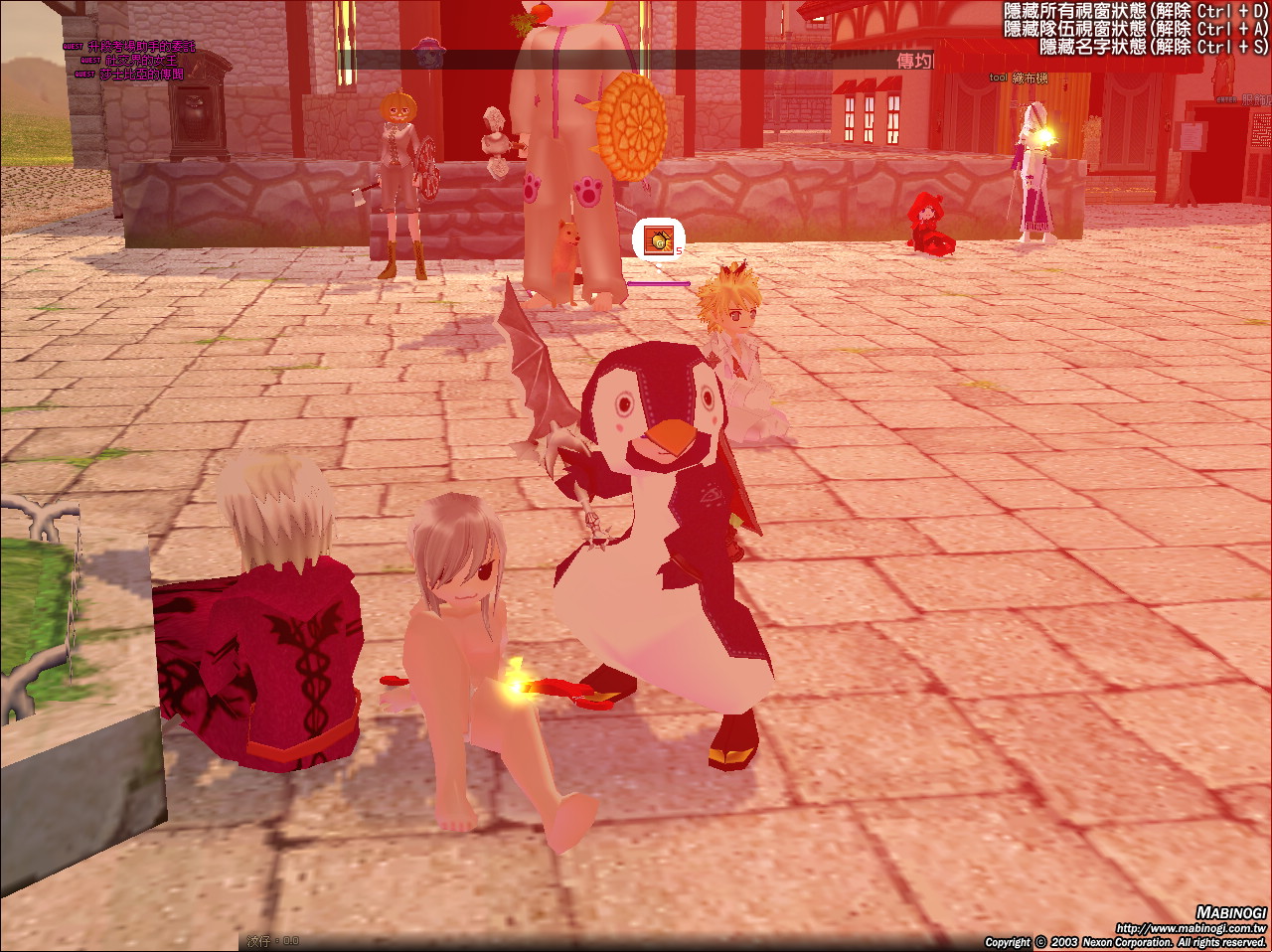The height and width of the screenshot is (952, 1272).
Task: Click the gold pouch skill bubble icon
Action: click(x=659, y=239)
